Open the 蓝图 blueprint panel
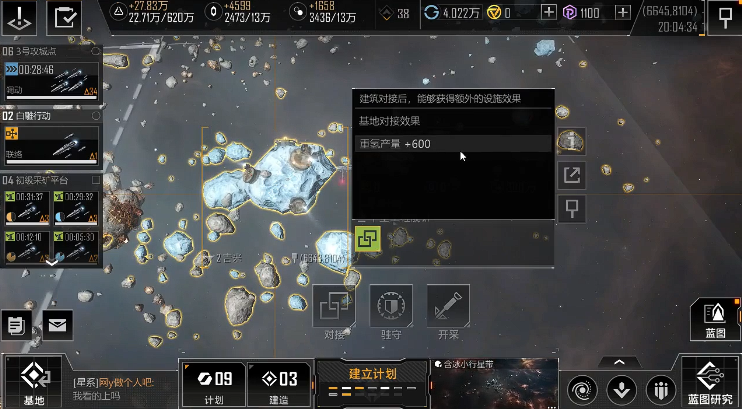742x409 pixels. 715,319
